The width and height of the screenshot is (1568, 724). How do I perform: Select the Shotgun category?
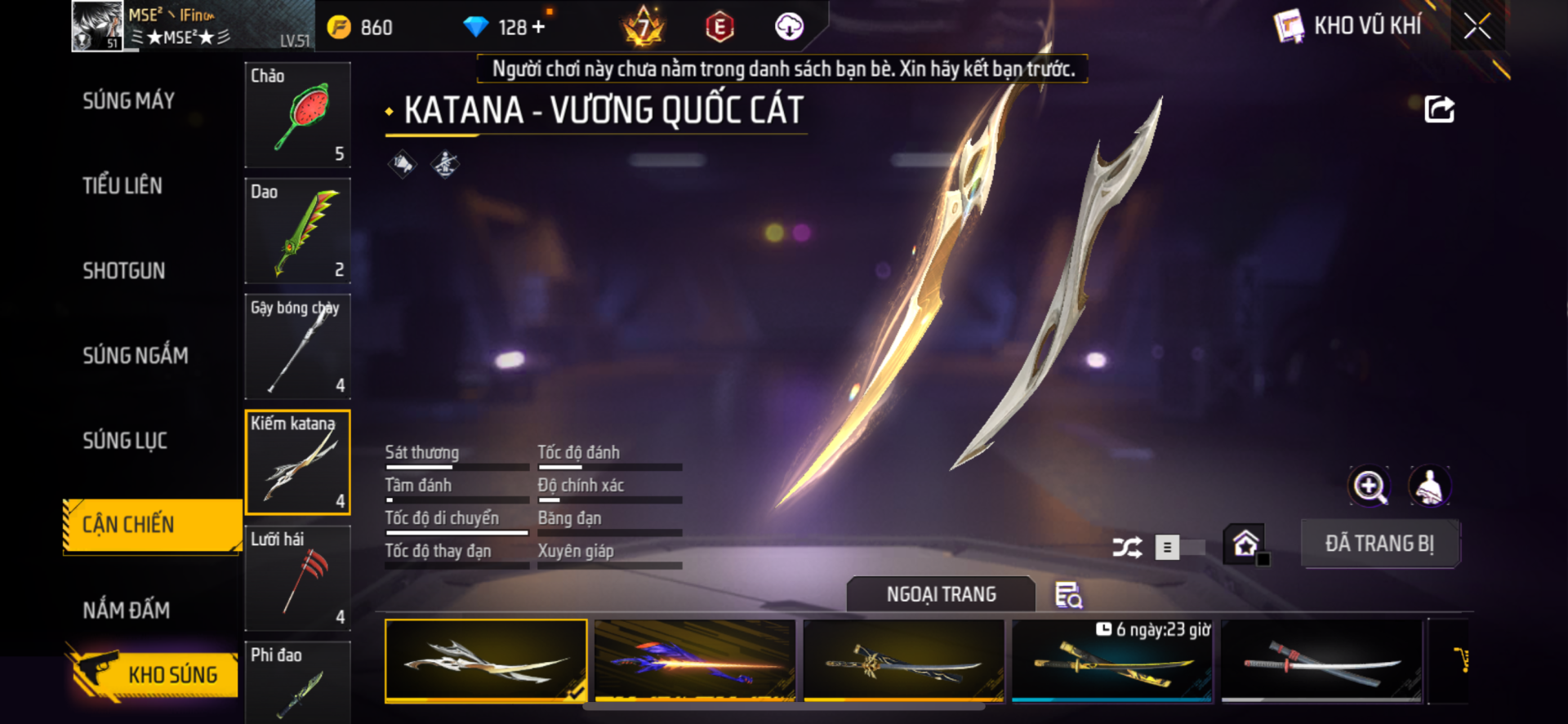point(124,271)
